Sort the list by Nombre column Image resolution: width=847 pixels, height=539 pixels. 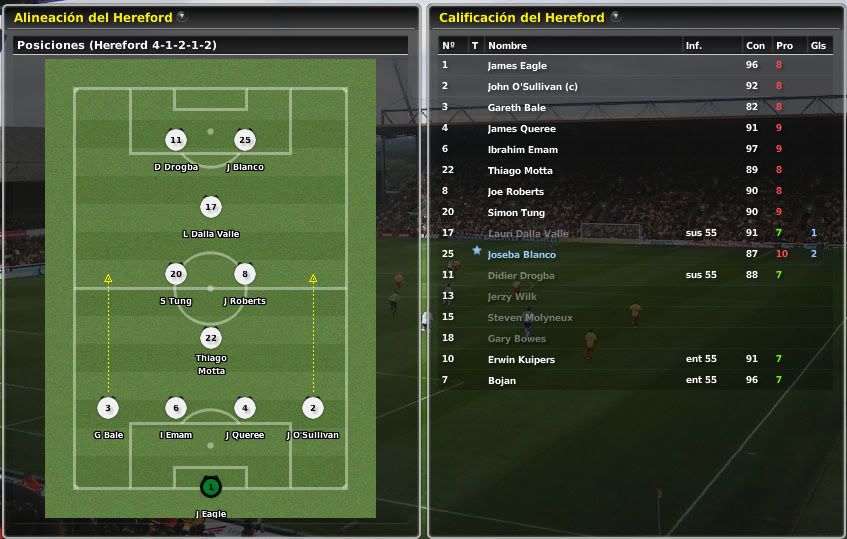click(x=507, y=46)
